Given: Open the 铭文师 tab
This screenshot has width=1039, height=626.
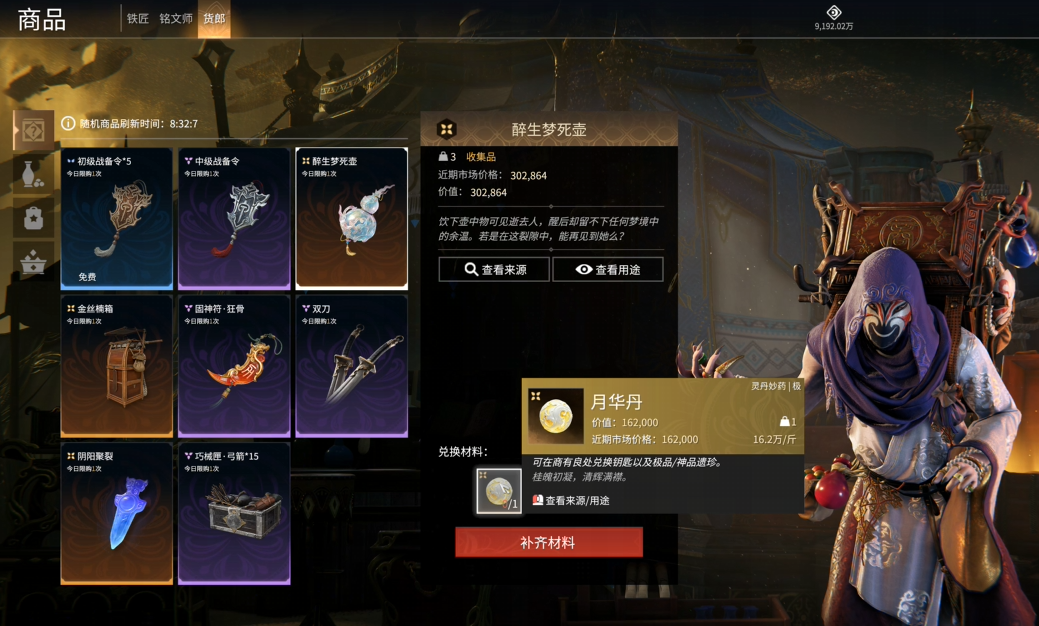Looking at the screenshot, I should 176,19.
